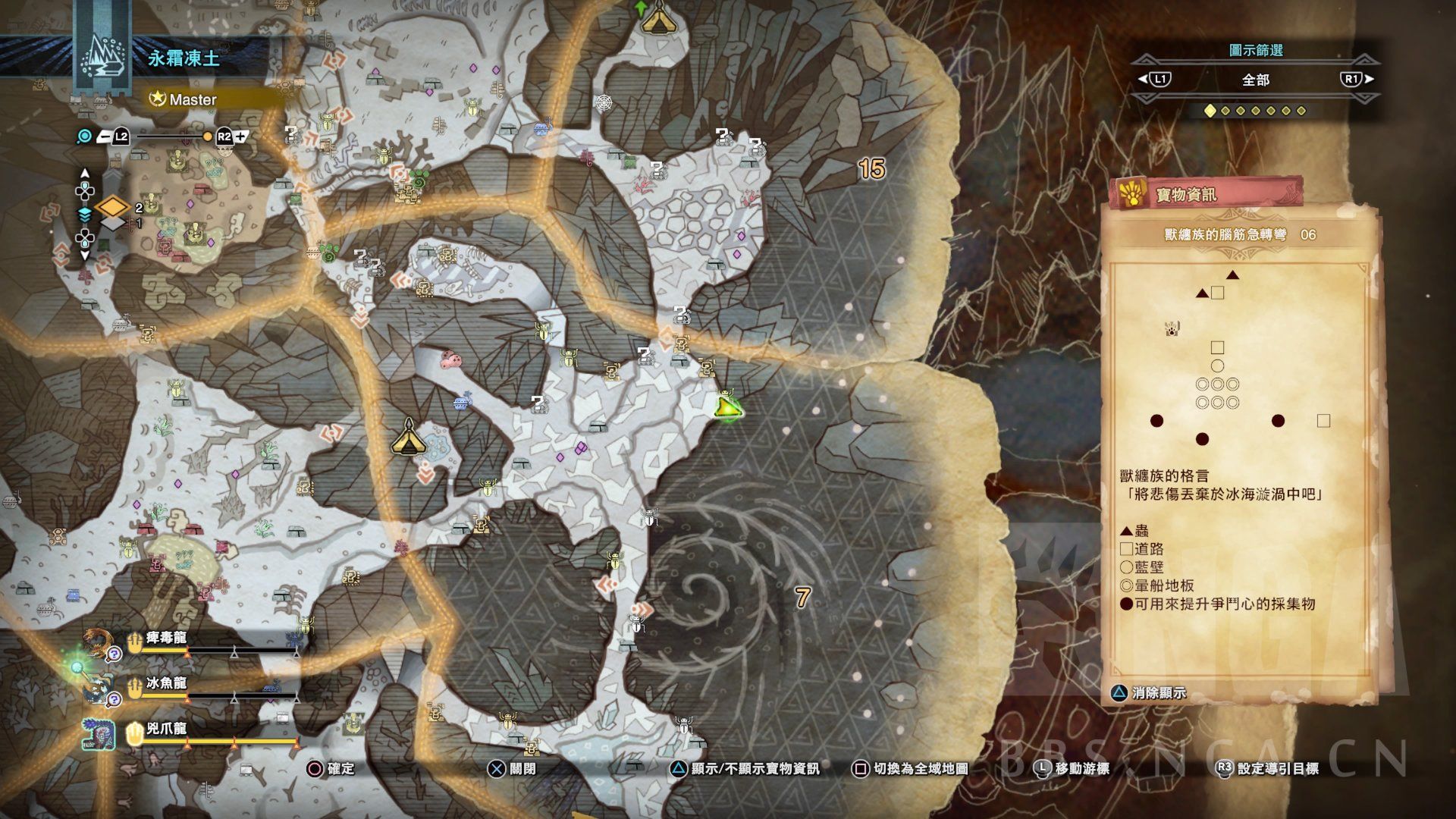The width and height of the screenshot is (1456, 819).
Task: Click the yellow player position cursor
Action: (728, 409)
